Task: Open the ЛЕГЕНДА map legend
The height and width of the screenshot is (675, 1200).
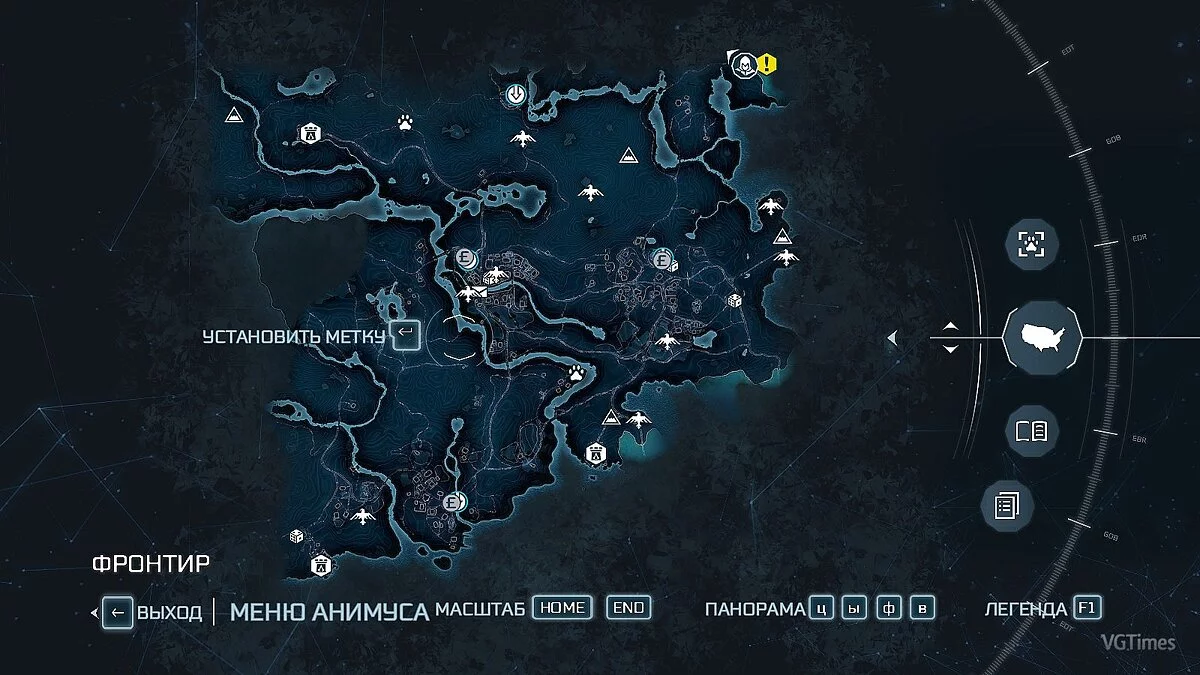Action: [1026, 609]
